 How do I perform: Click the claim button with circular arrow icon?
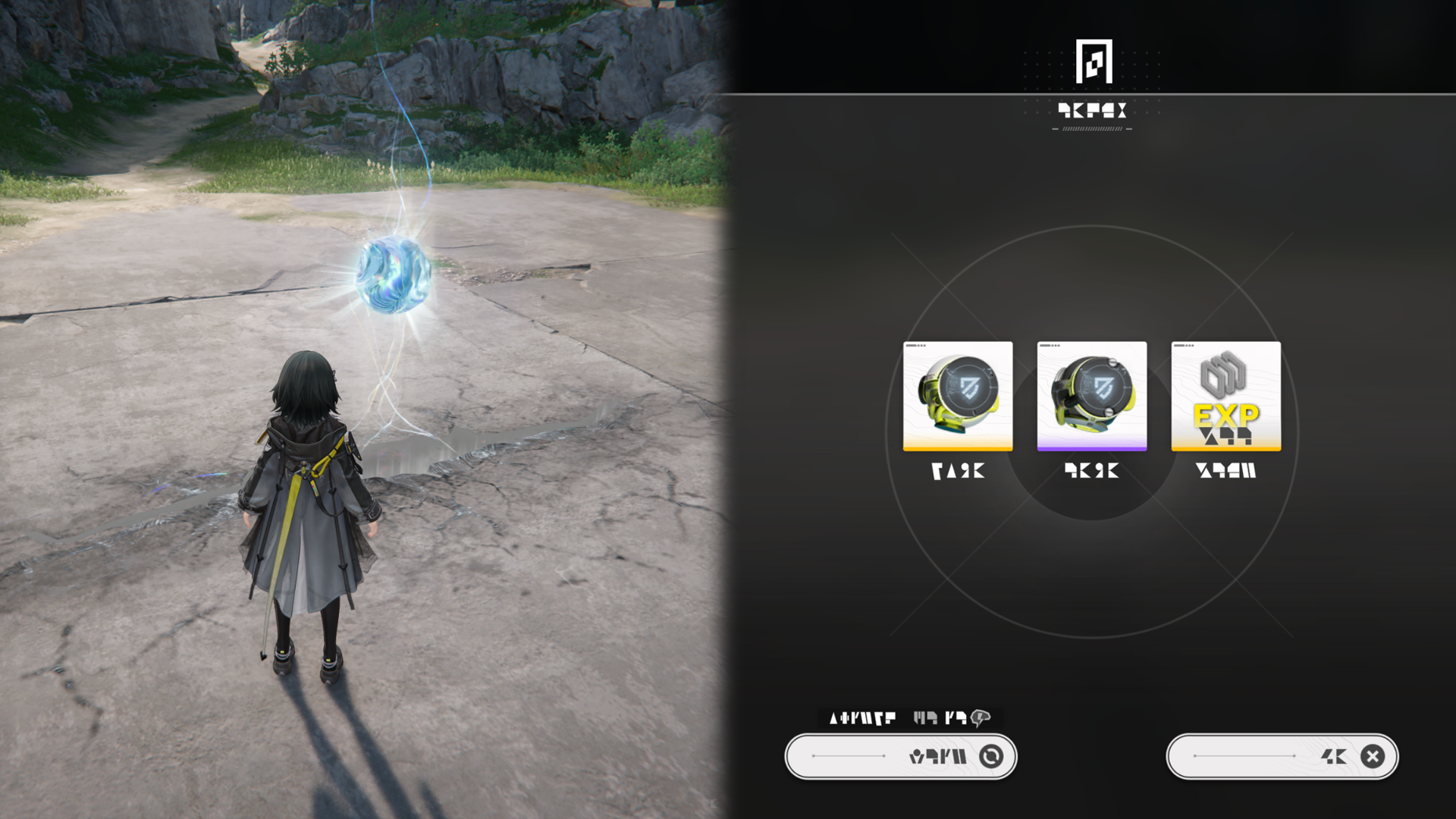tap(901, 756)
